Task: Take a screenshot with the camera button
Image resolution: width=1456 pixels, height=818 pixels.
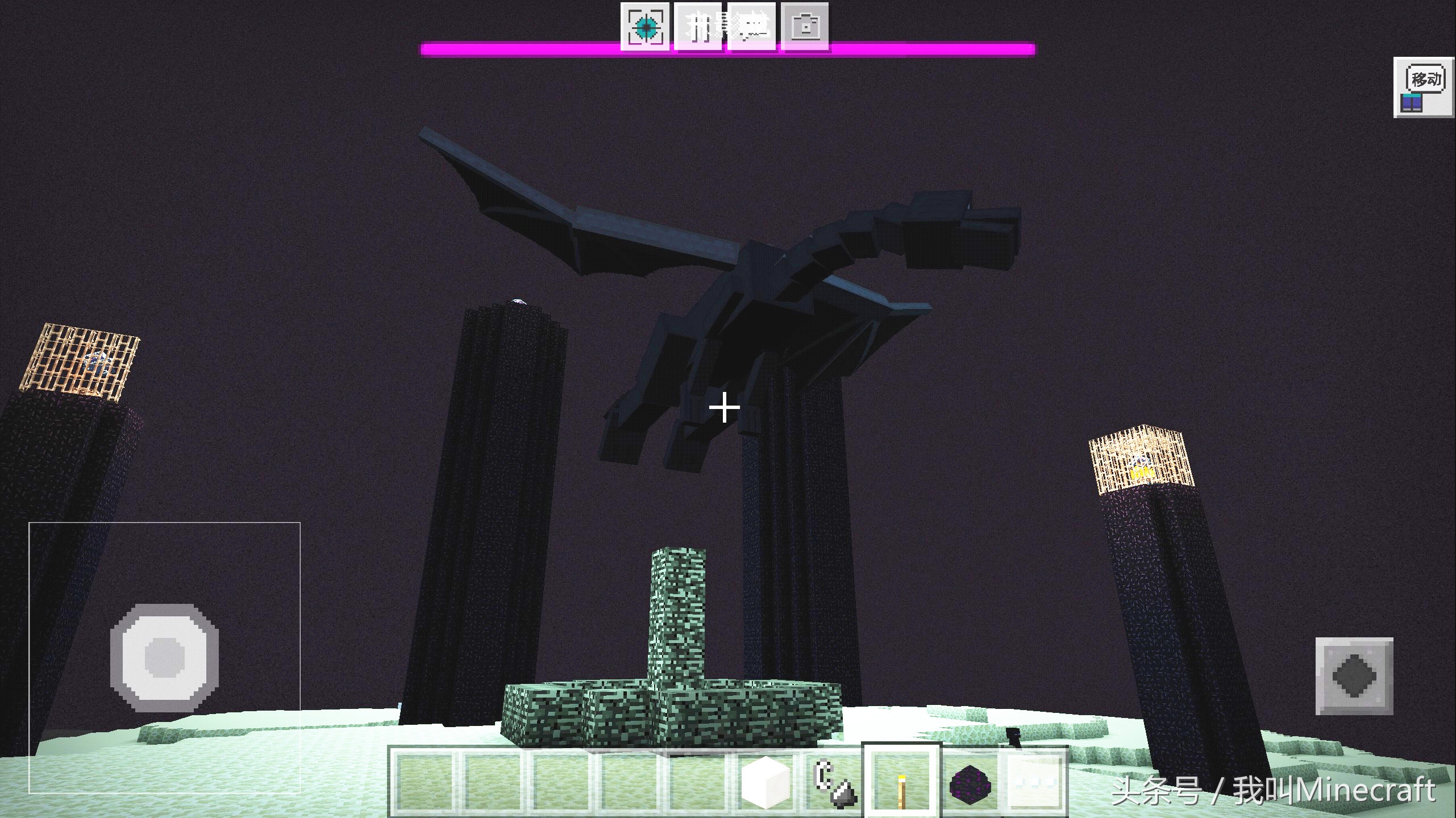Action: [x=805, y=26]
